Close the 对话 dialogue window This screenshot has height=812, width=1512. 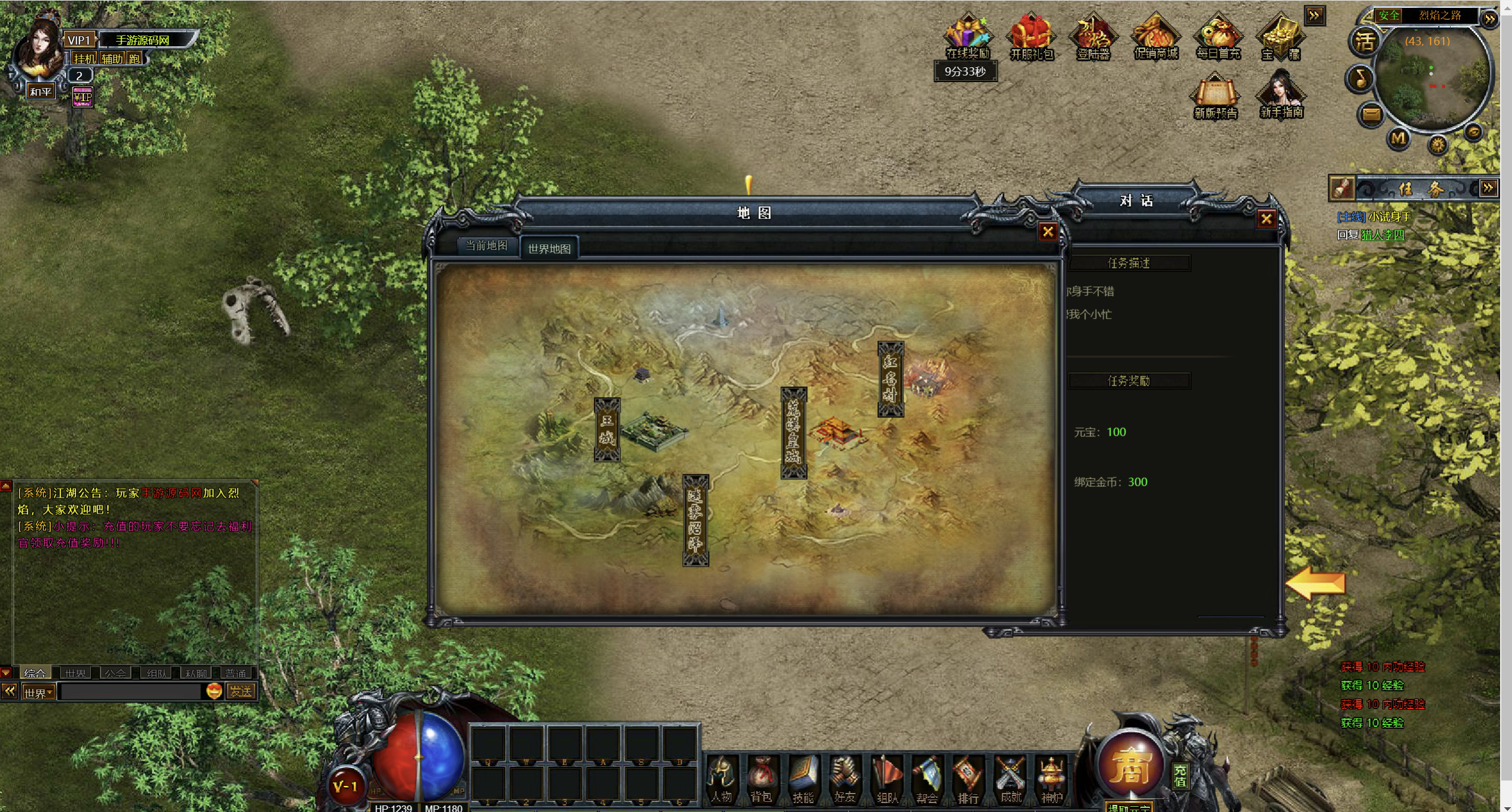[x=1267, y=219]
